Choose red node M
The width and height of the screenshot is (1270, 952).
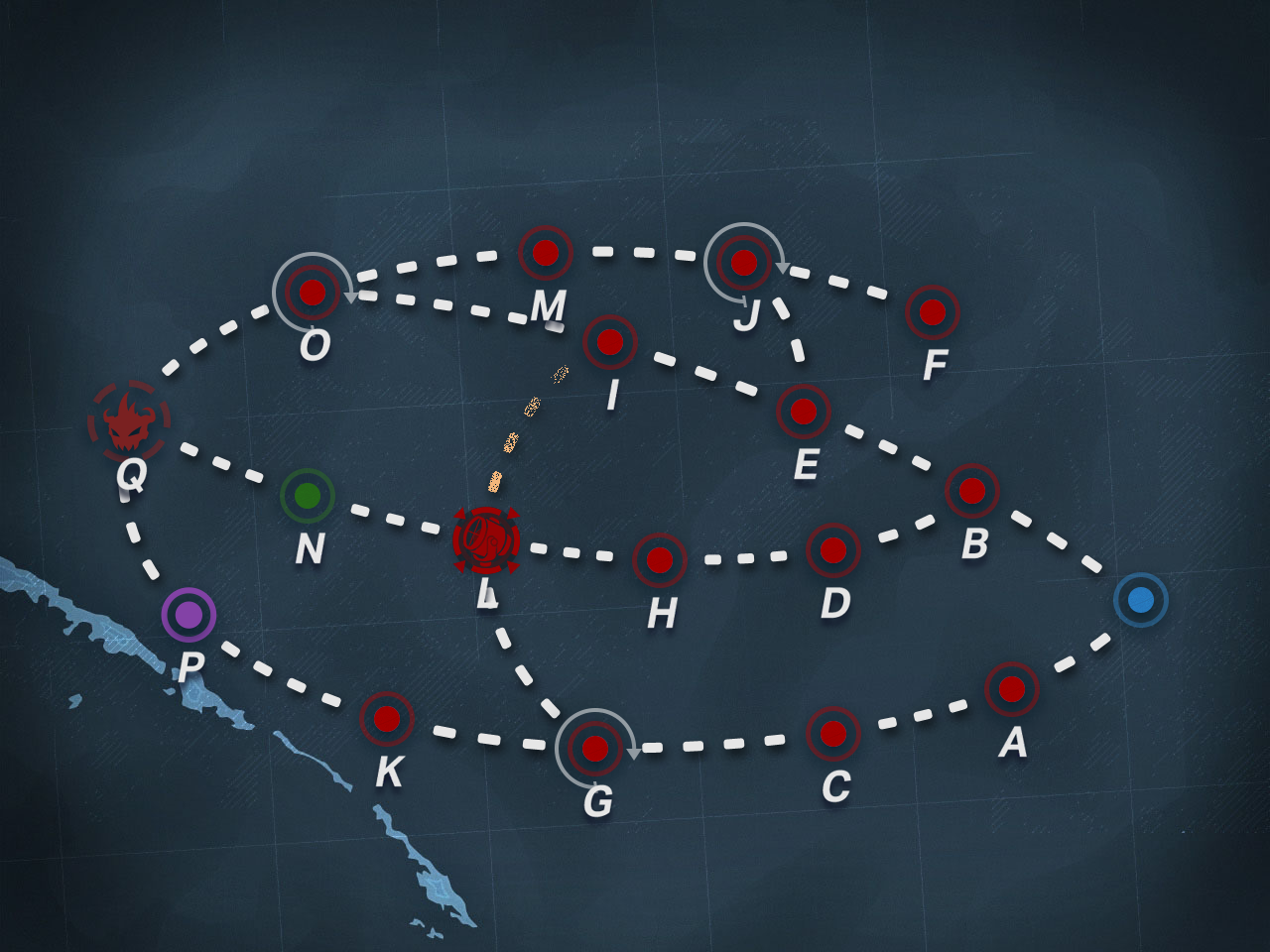click(546, 253)
